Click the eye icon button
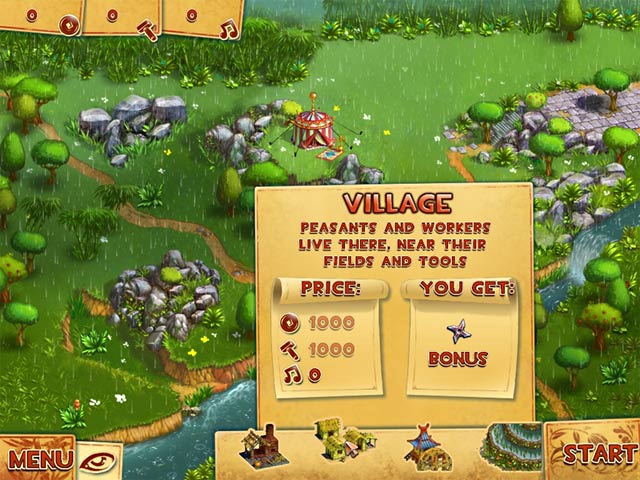Screen dimensions: 640x480 coord(99,460)
